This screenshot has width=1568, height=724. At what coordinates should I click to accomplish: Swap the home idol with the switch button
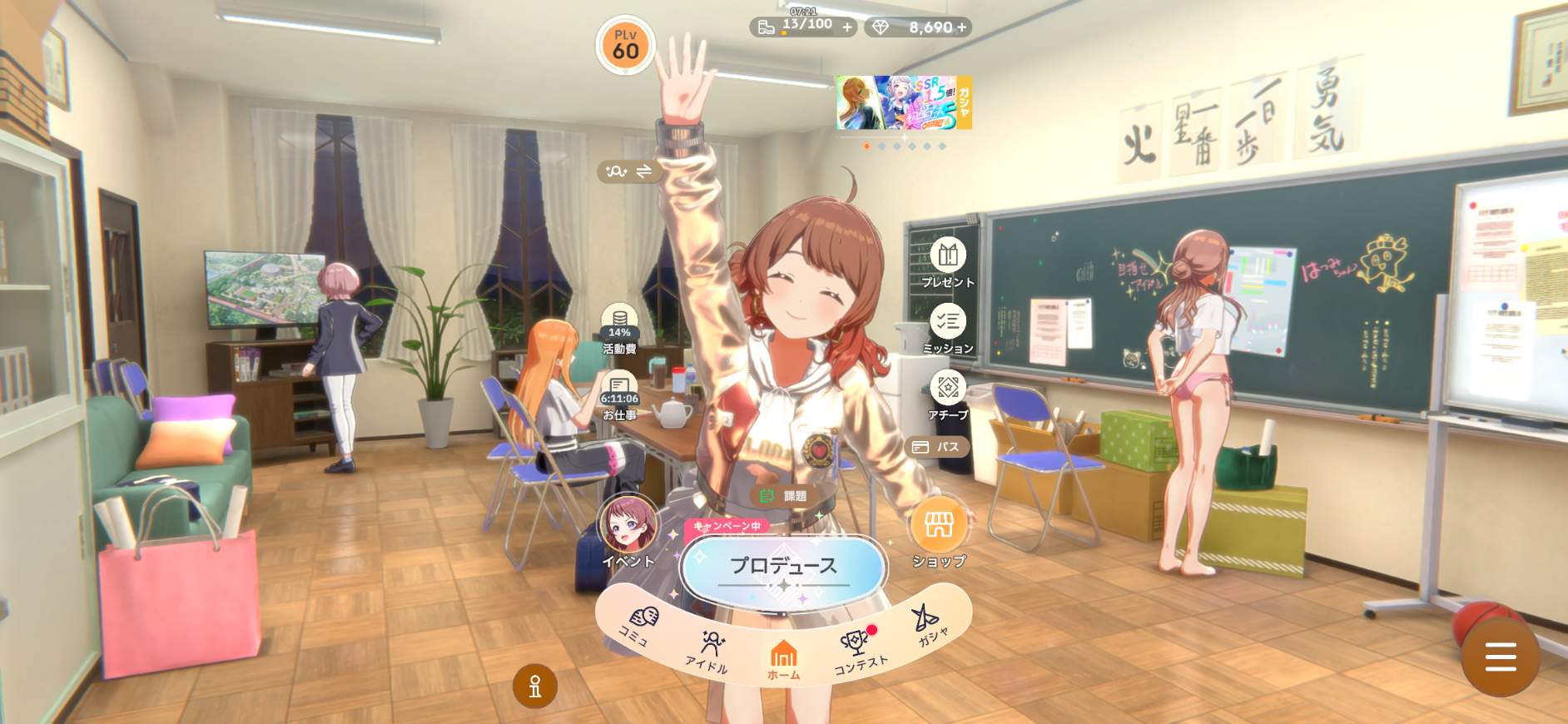point(630,171)
